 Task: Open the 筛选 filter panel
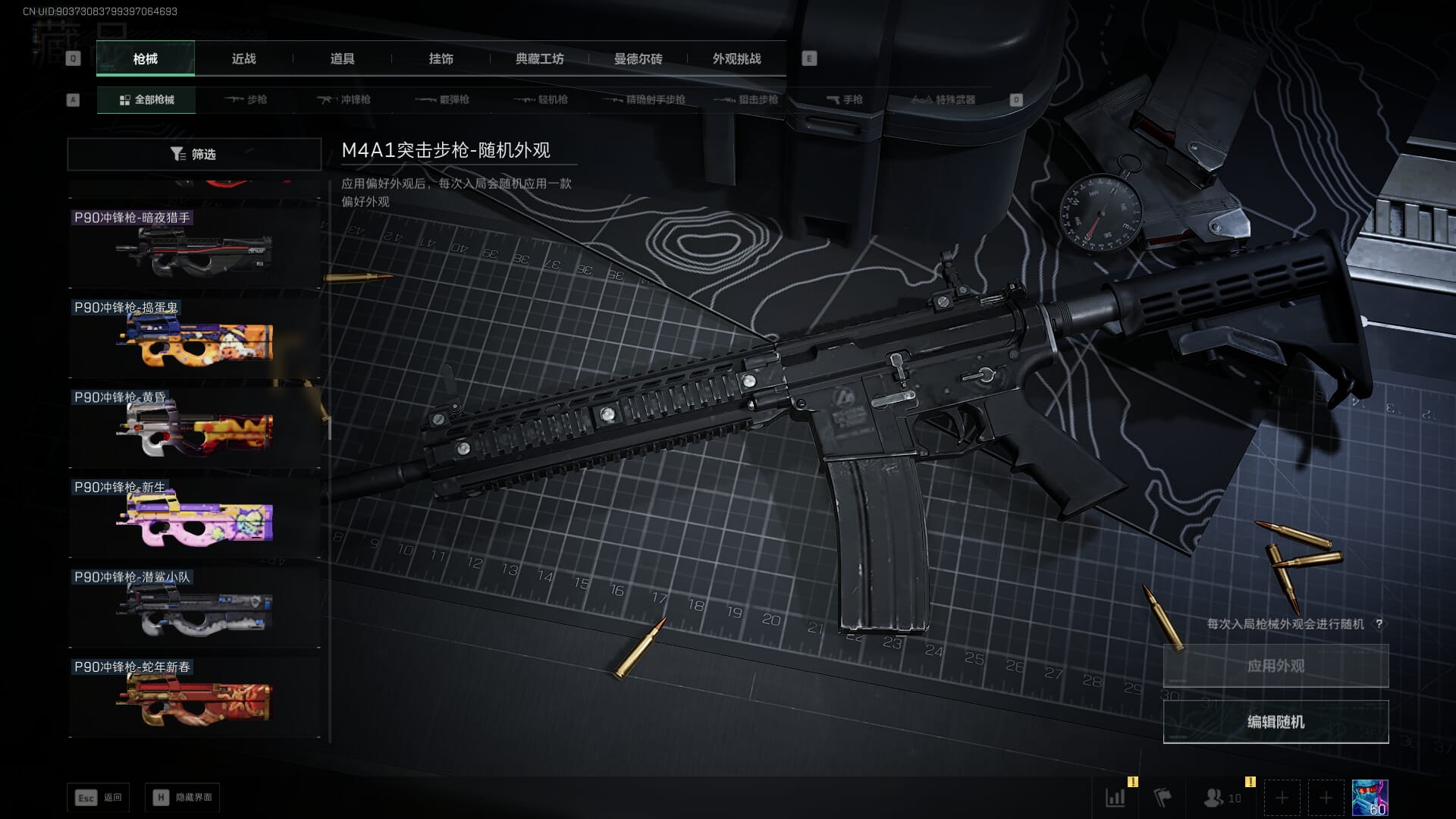coord(194,154)
